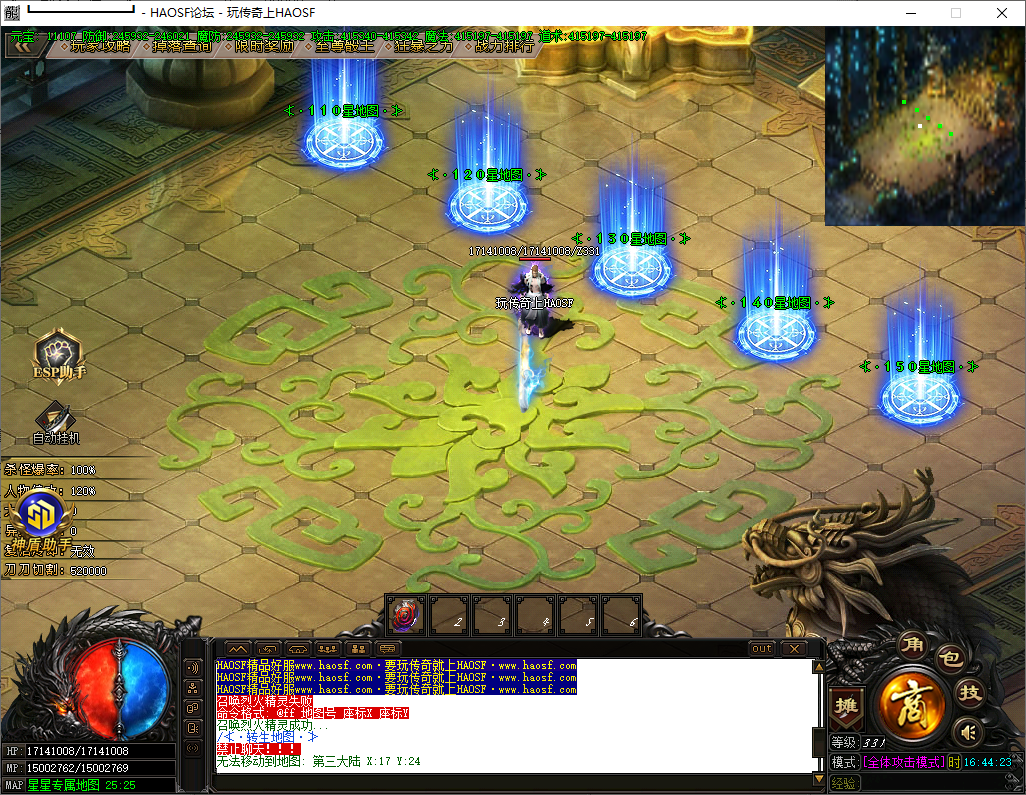Open the 摊 stall button
Image resolution: width=1026 pixels, height=795 pixels.
(846, 705)
